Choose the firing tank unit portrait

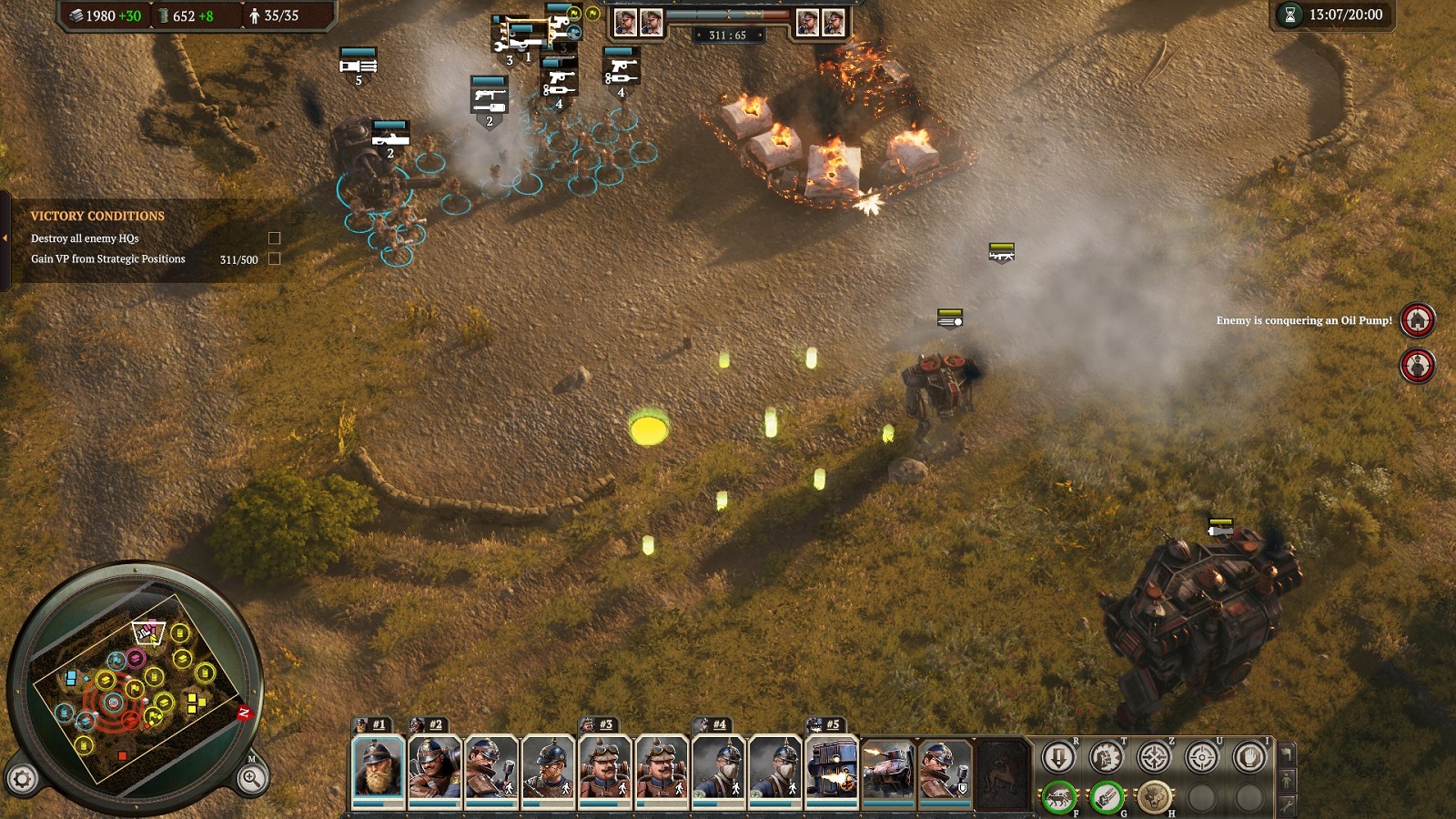(x=888, y=769)
